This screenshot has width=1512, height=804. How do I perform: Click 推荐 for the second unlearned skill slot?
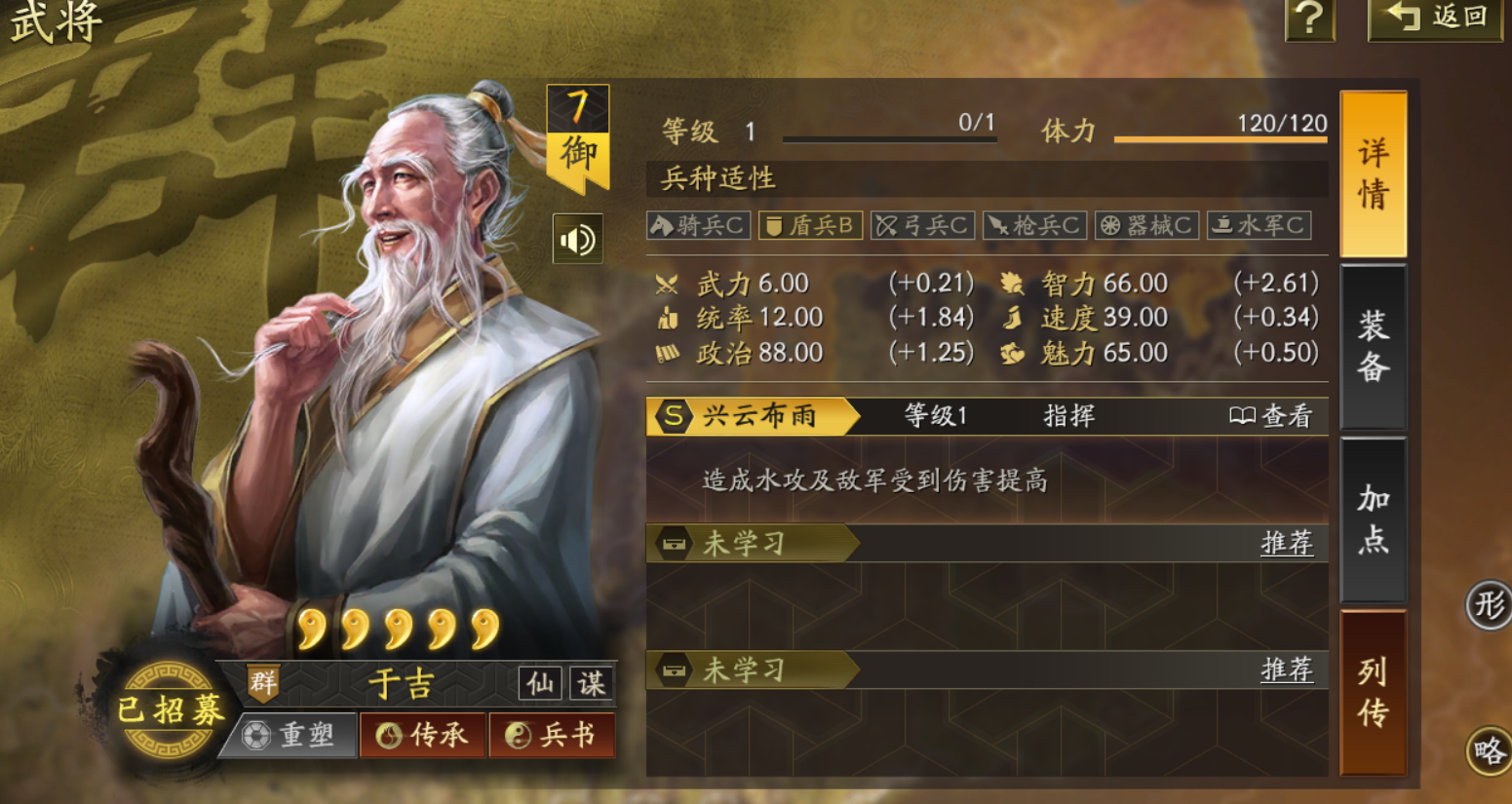point(1285,670)
